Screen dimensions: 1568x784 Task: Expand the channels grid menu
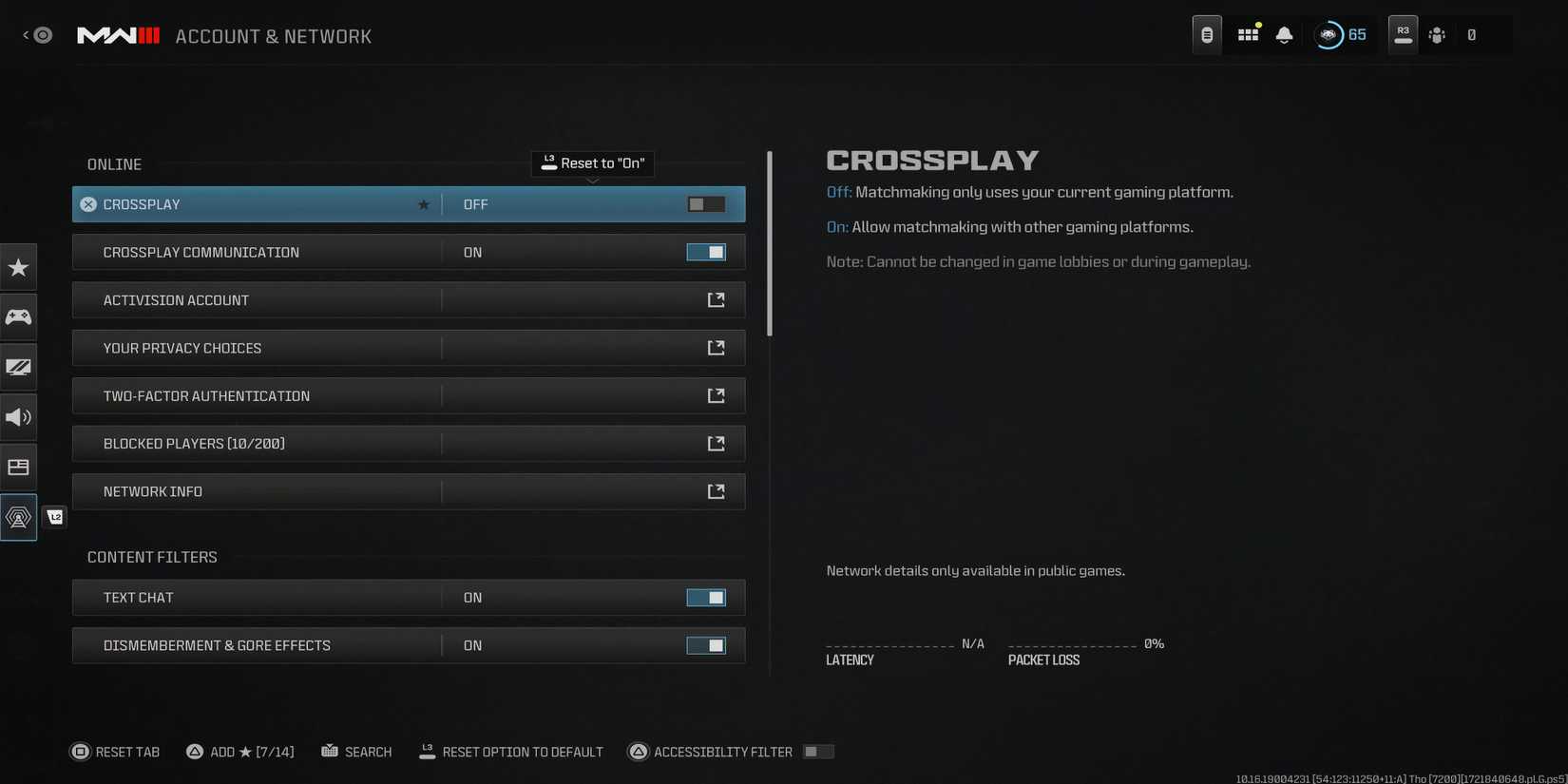1247,33
